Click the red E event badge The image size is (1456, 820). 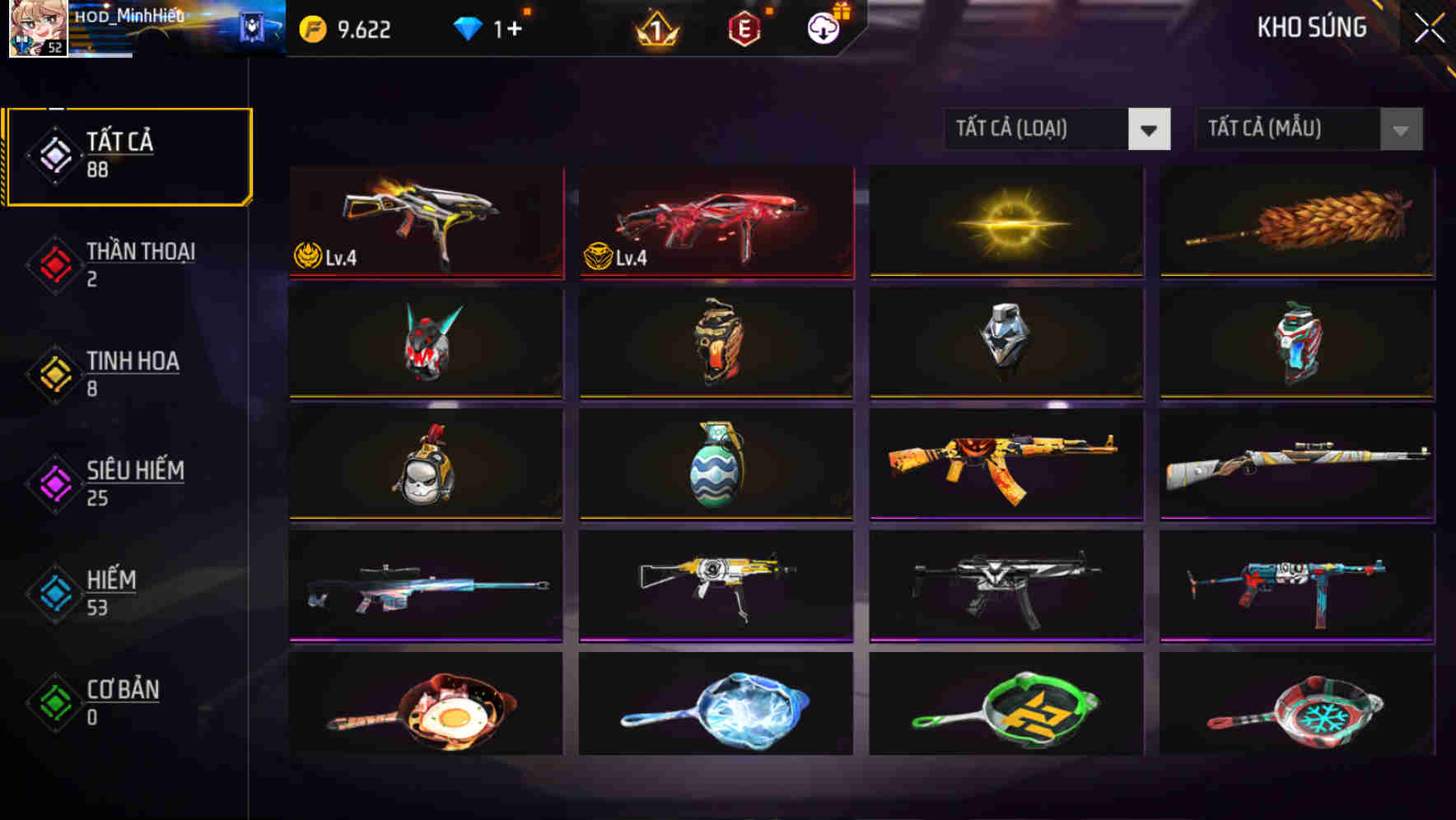(x=744, y=29)
